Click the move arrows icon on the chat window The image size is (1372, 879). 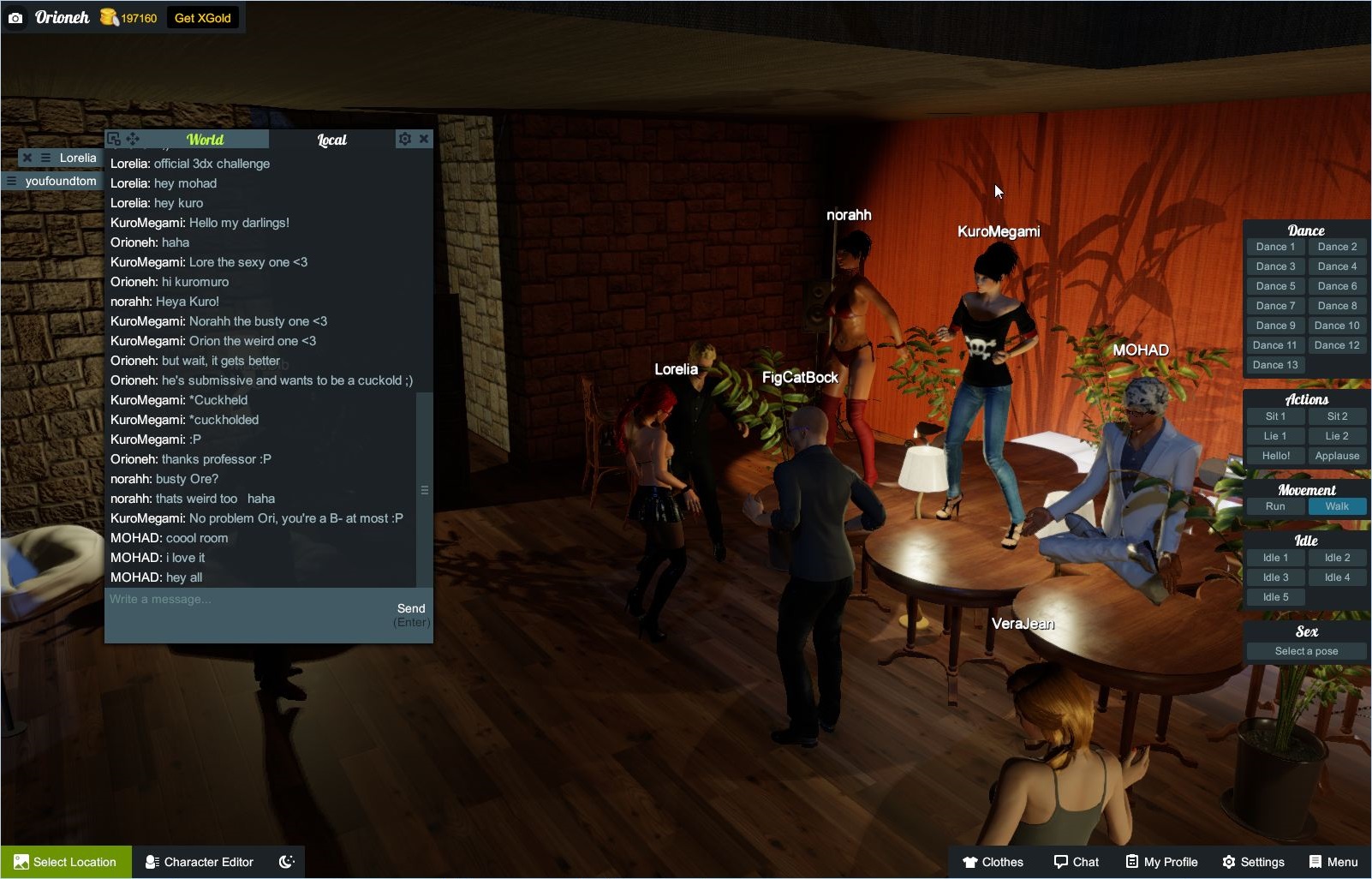[133, 138]
